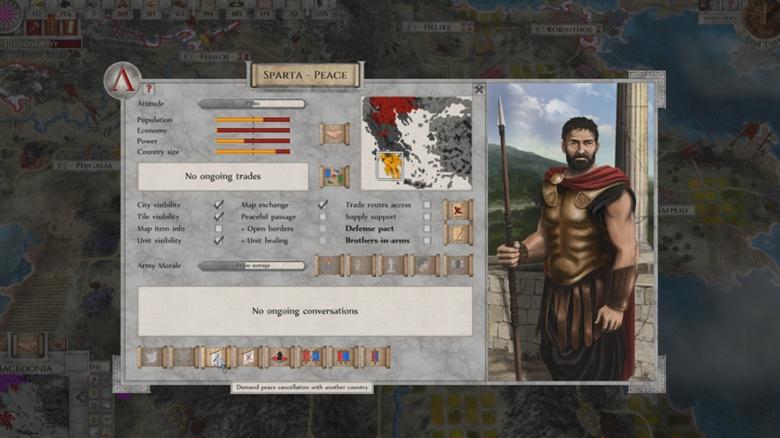Toggle the Map exchange checkbox

point(323,205)
